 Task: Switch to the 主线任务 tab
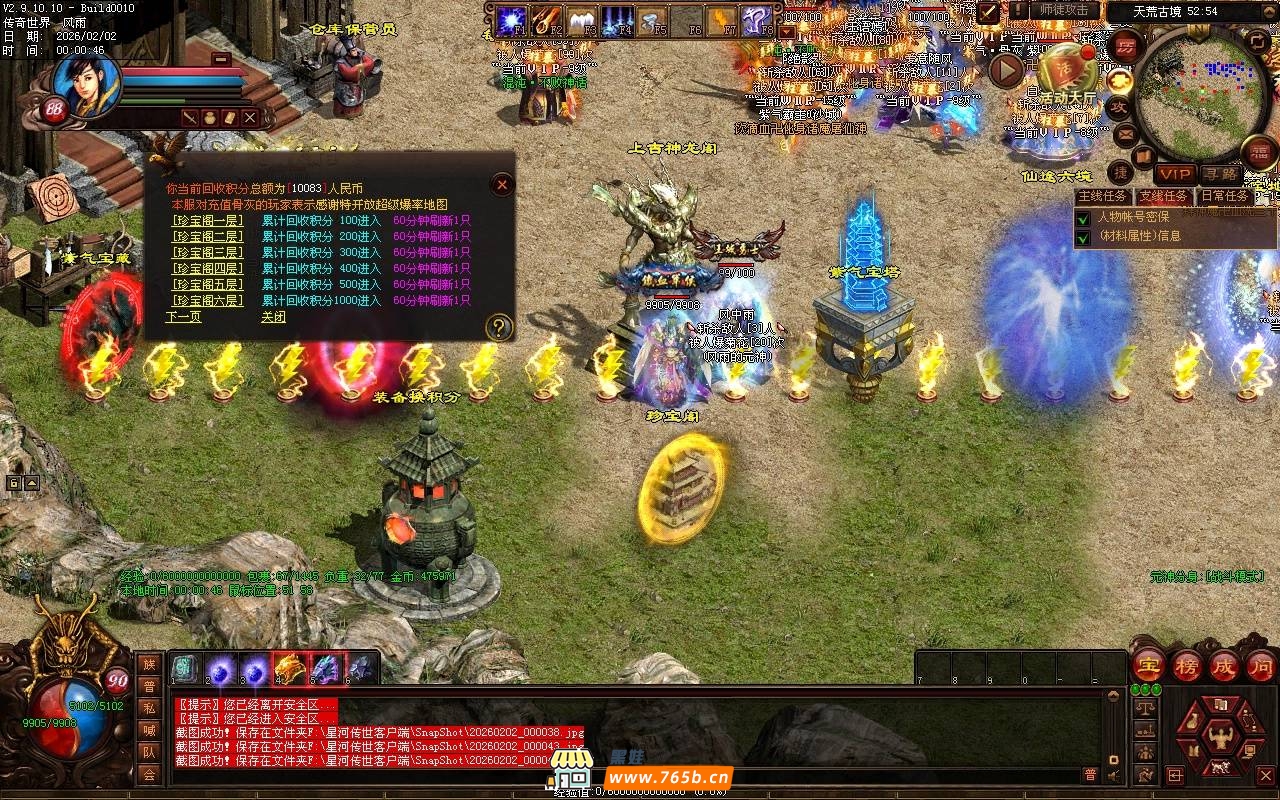[1104, 196]
